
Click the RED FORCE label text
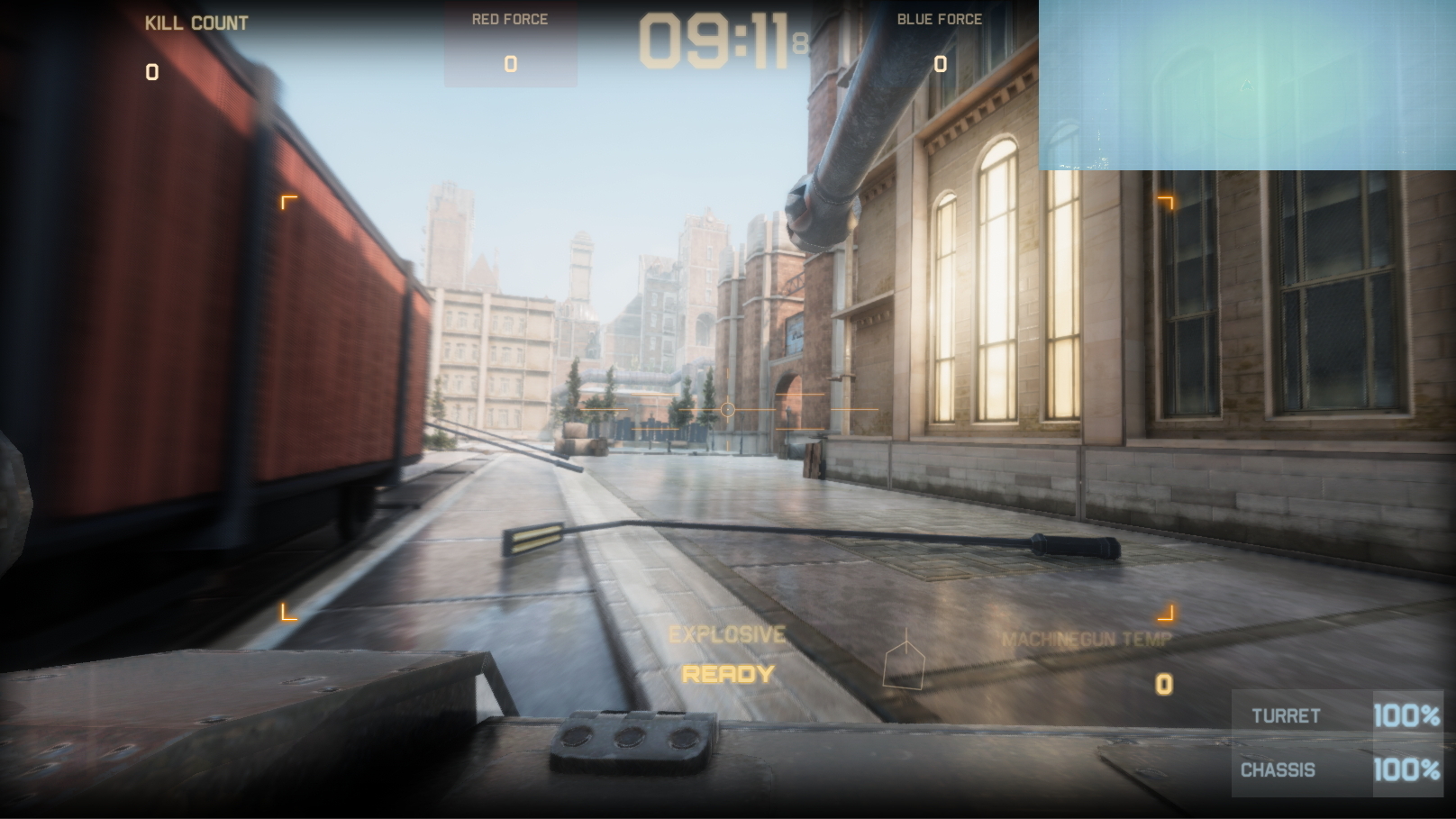coord(510,18)
